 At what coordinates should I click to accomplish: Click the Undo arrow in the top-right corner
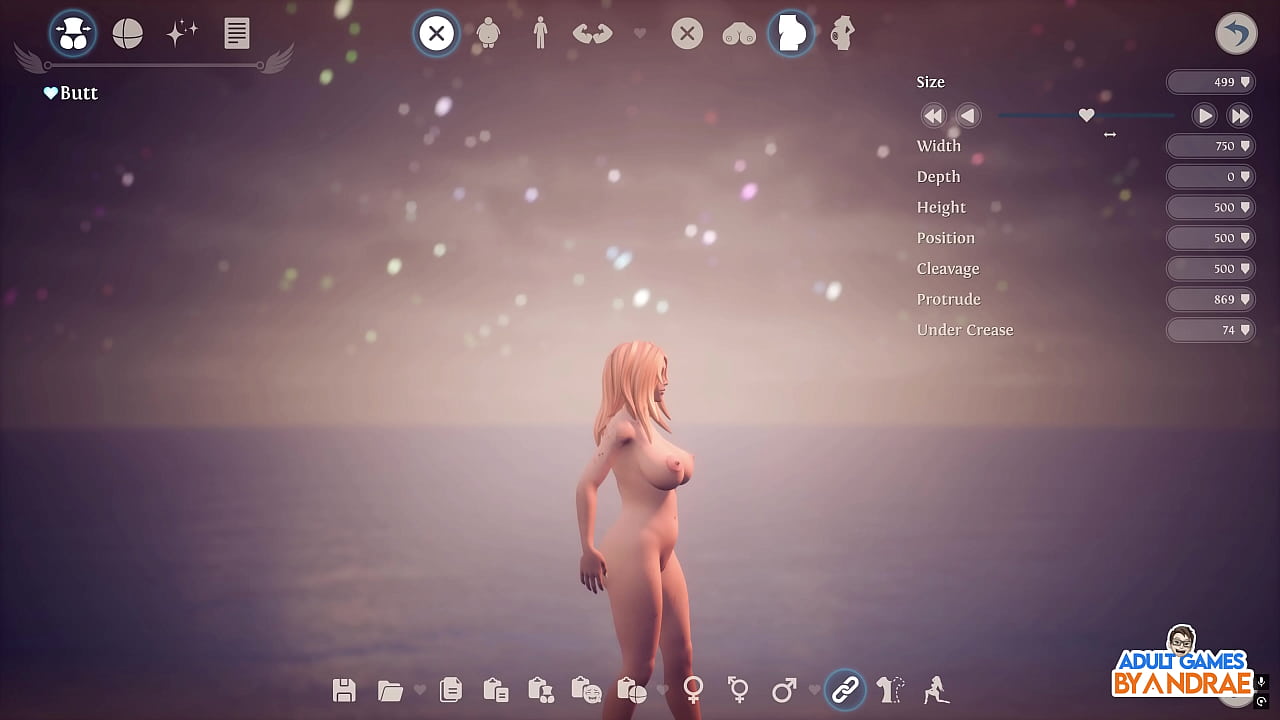1236,33
